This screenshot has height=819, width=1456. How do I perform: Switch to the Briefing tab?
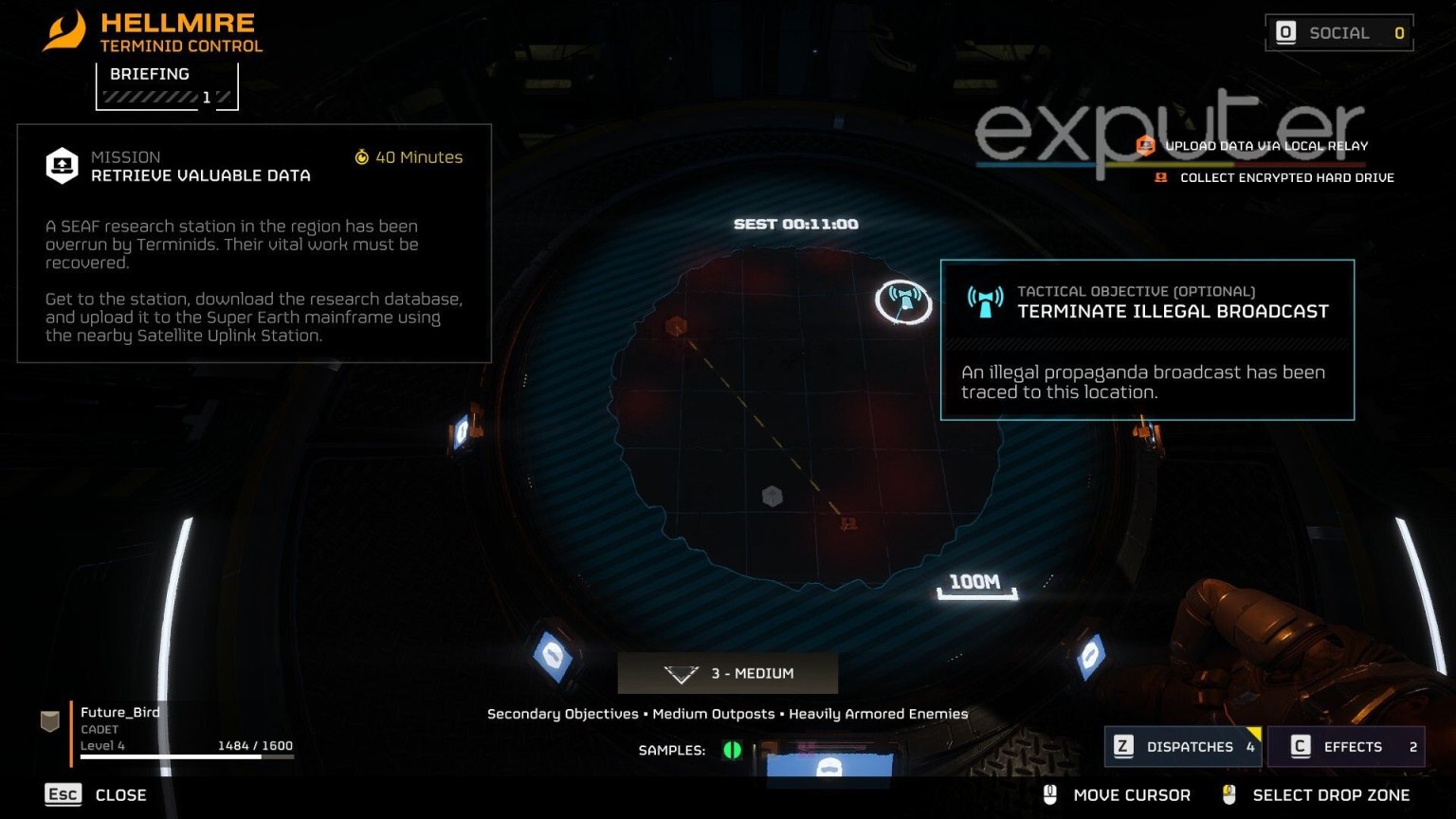point(150,73)
